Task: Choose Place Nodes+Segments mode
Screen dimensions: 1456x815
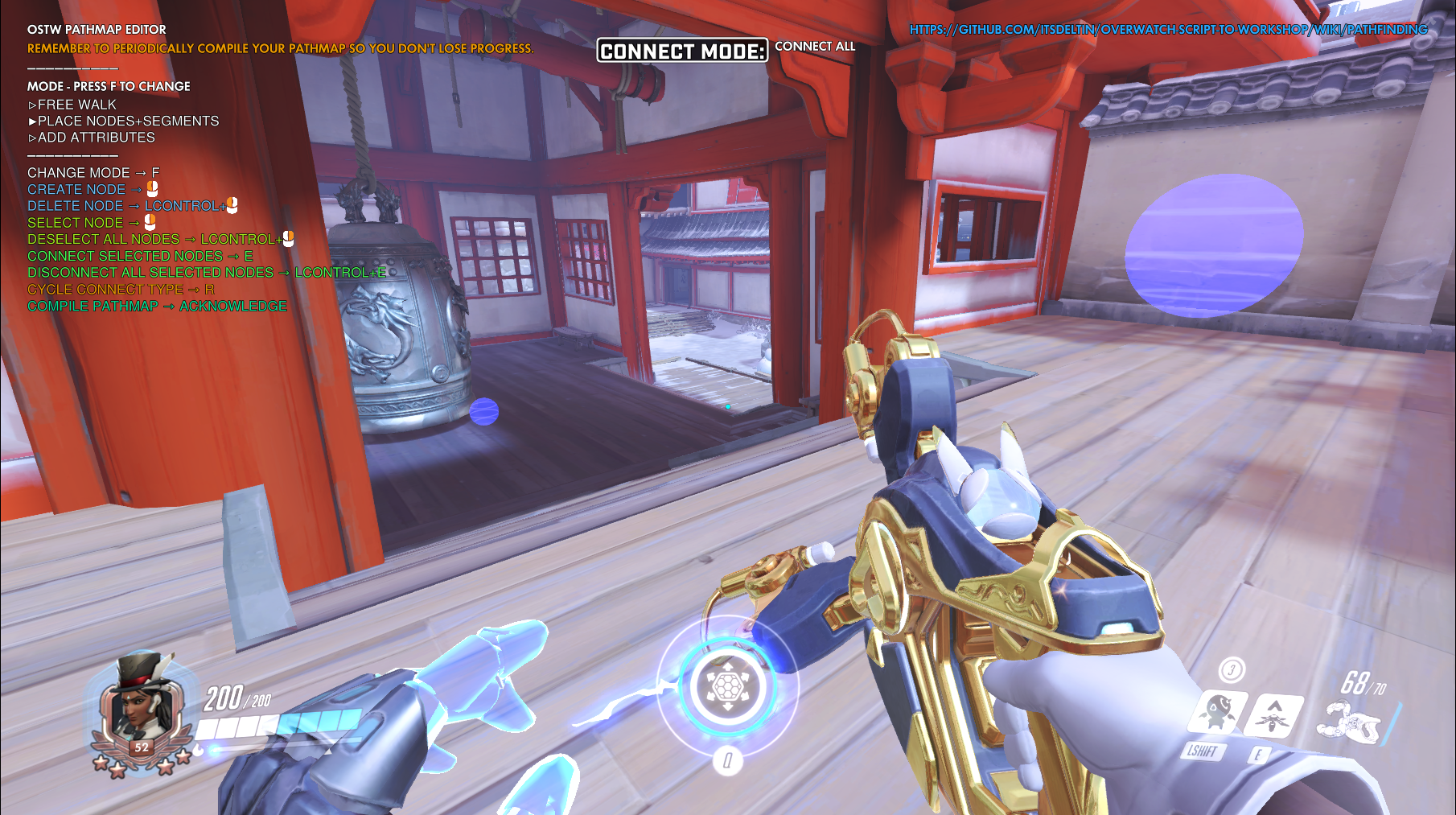Action: click(128, 121)
